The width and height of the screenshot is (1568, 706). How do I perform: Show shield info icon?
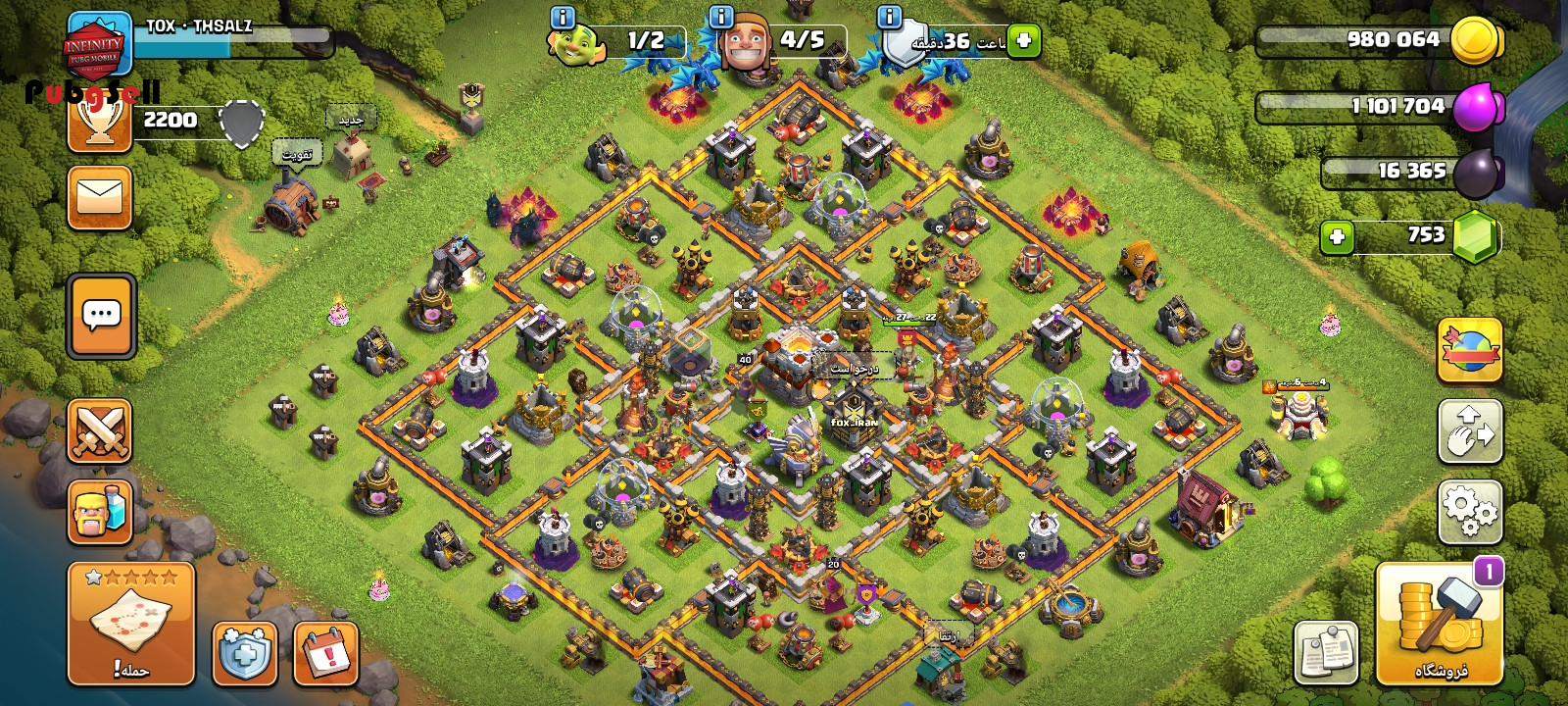[890, 17]
